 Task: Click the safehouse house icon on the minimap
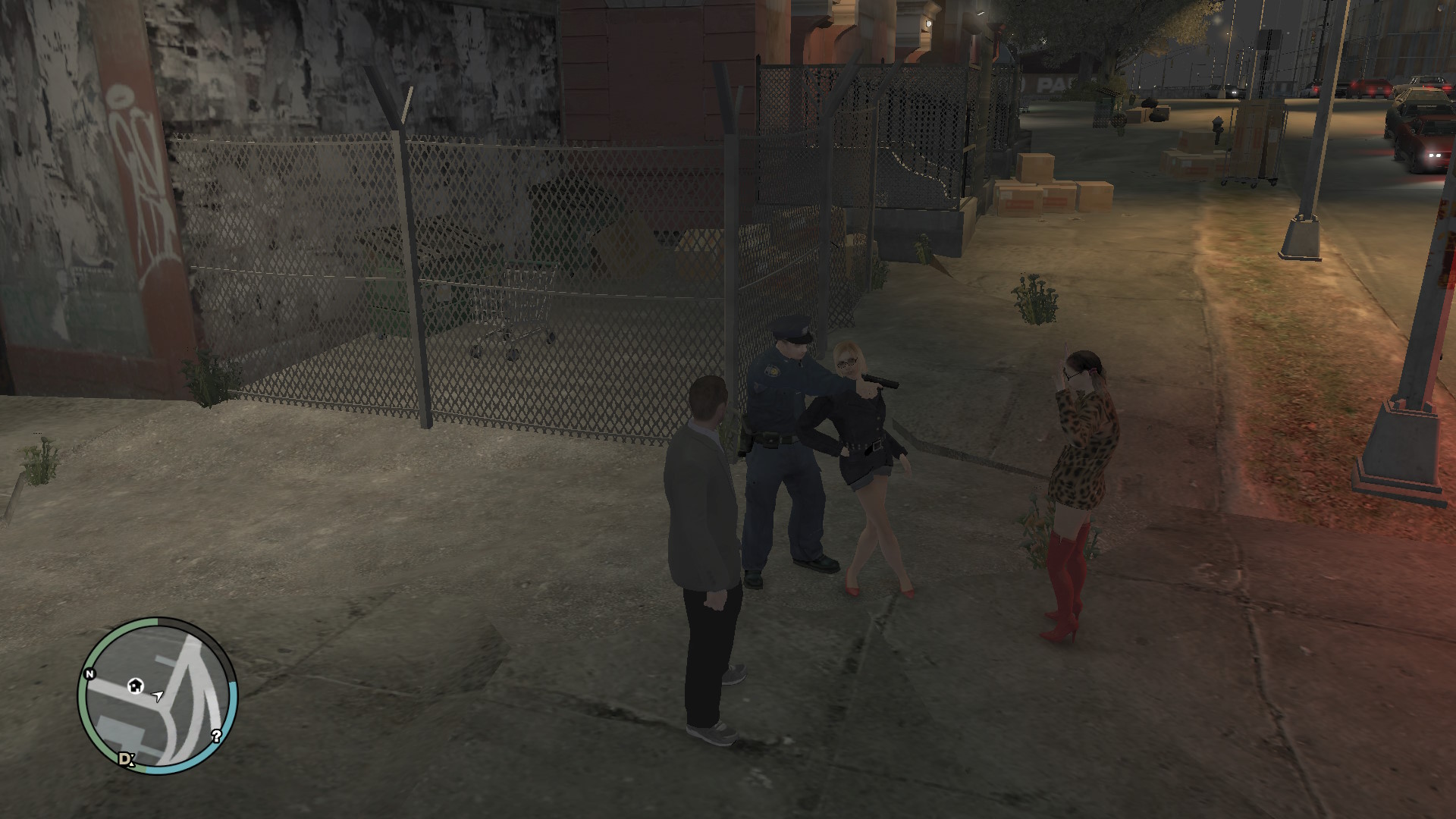point(135,686)
